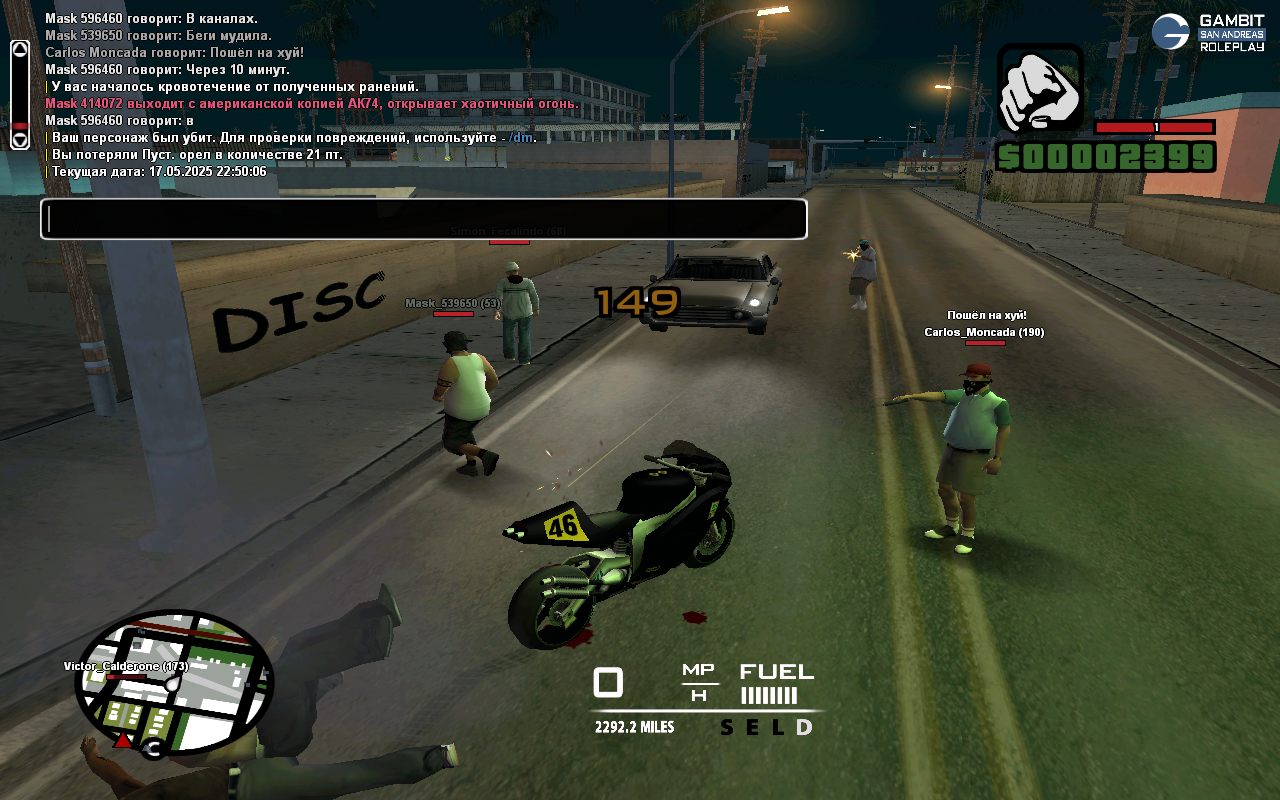Click the chat input box
This screenshot has width=1280, height=800.
pyautogui.click(x=423, y=219)
